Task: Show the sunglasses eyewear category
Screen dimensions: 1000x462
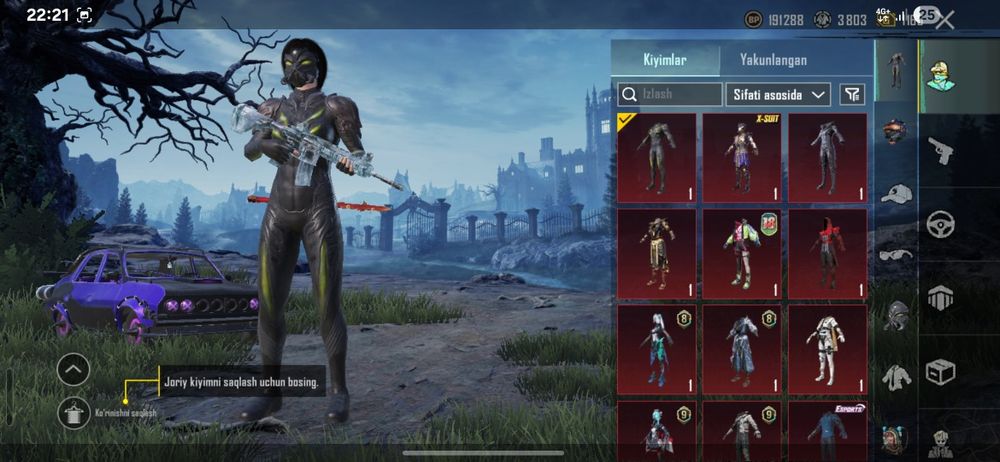Action: click(896, 254)
